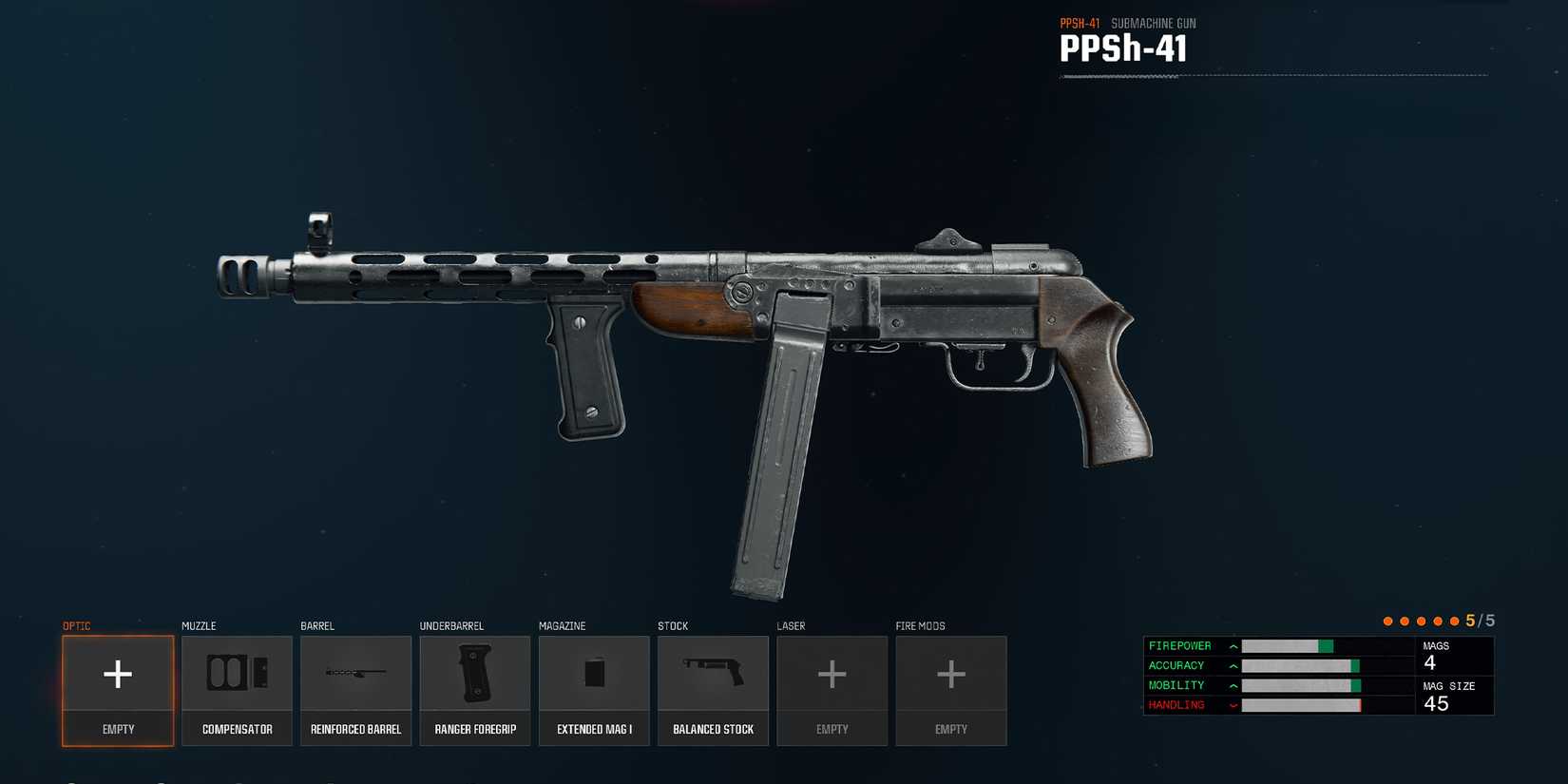Click the PPSh-41 weapon name
This screenshot has height=784, width=1568.
[x=1124, y=48]
